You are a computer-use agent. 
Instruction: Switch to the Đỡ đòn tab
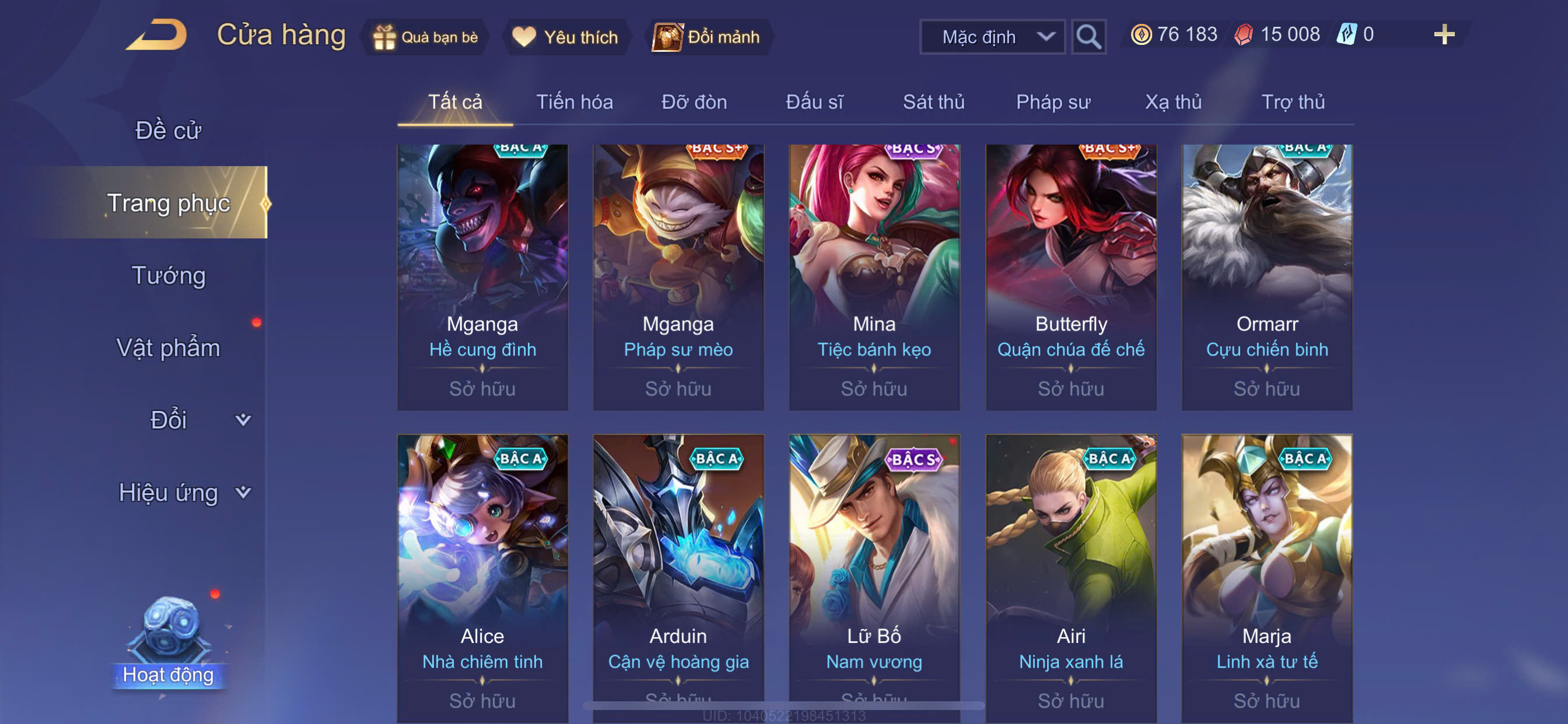694,102
